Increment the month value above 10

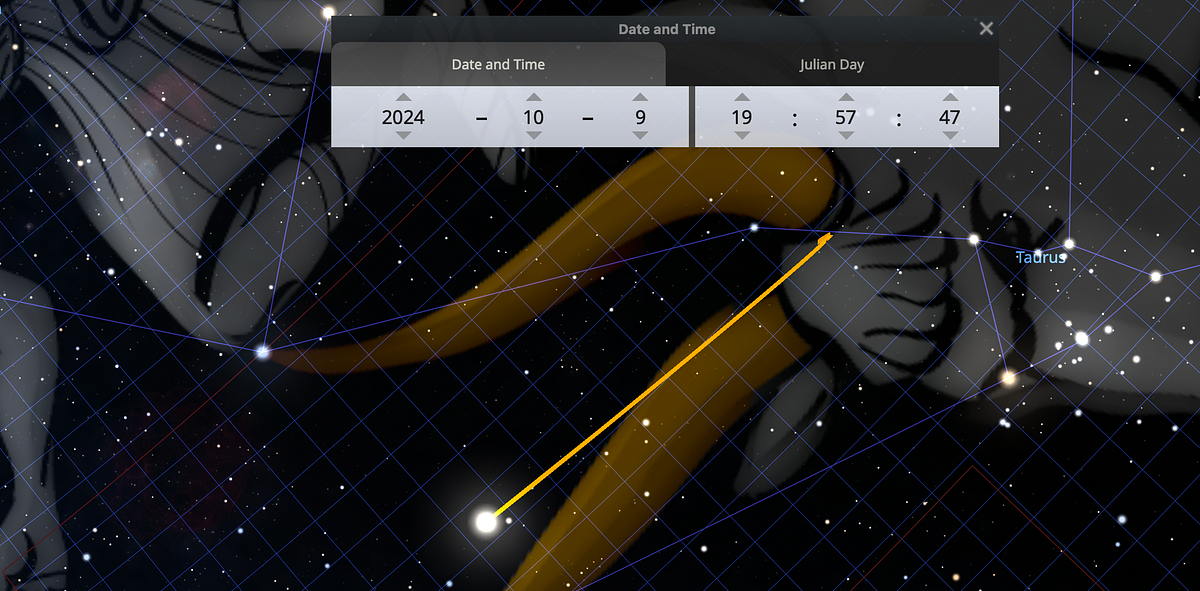534,97
